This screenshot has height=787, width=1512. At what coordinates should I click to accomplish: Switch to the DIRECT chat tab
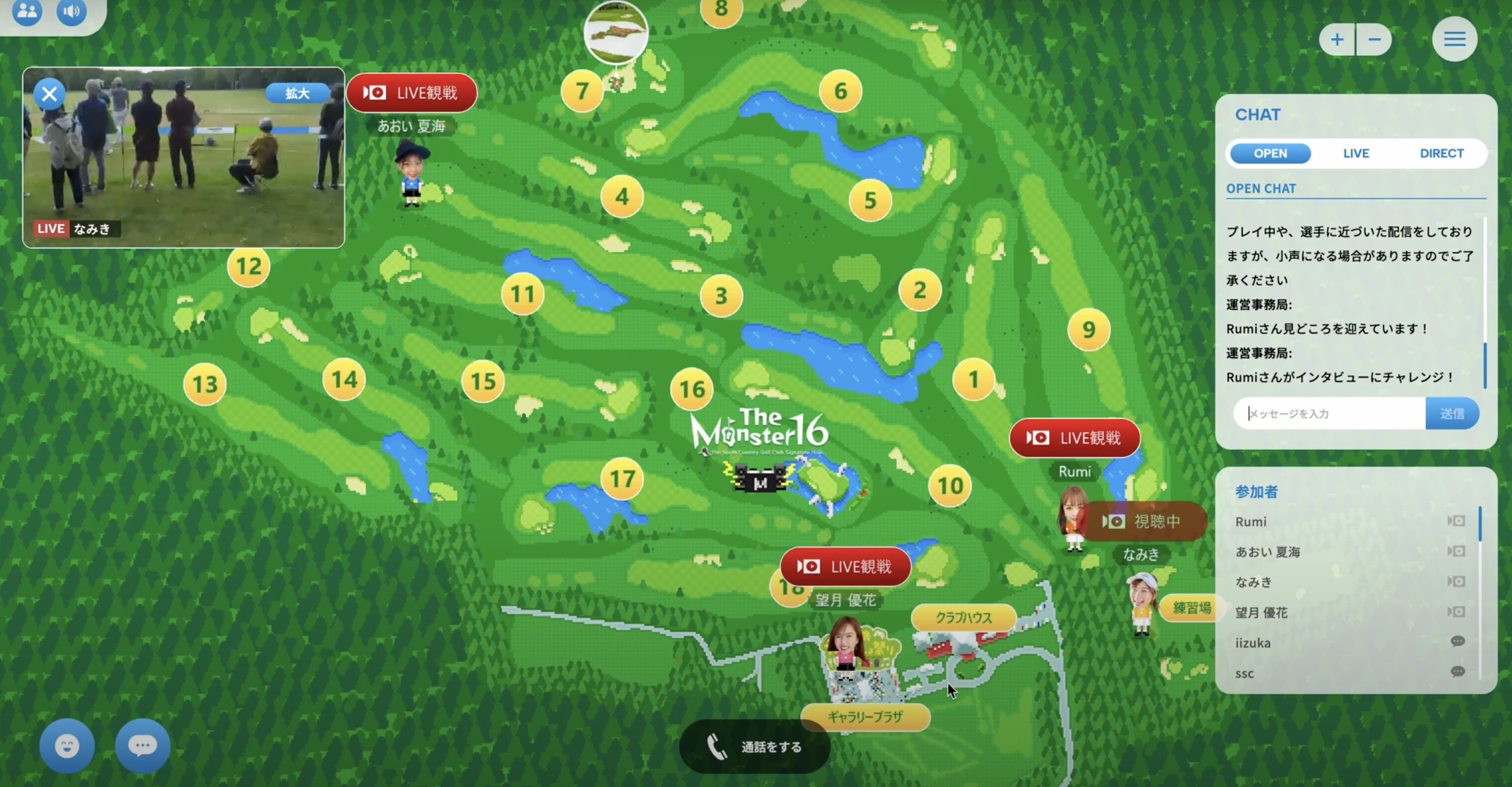click(1441, 153)
